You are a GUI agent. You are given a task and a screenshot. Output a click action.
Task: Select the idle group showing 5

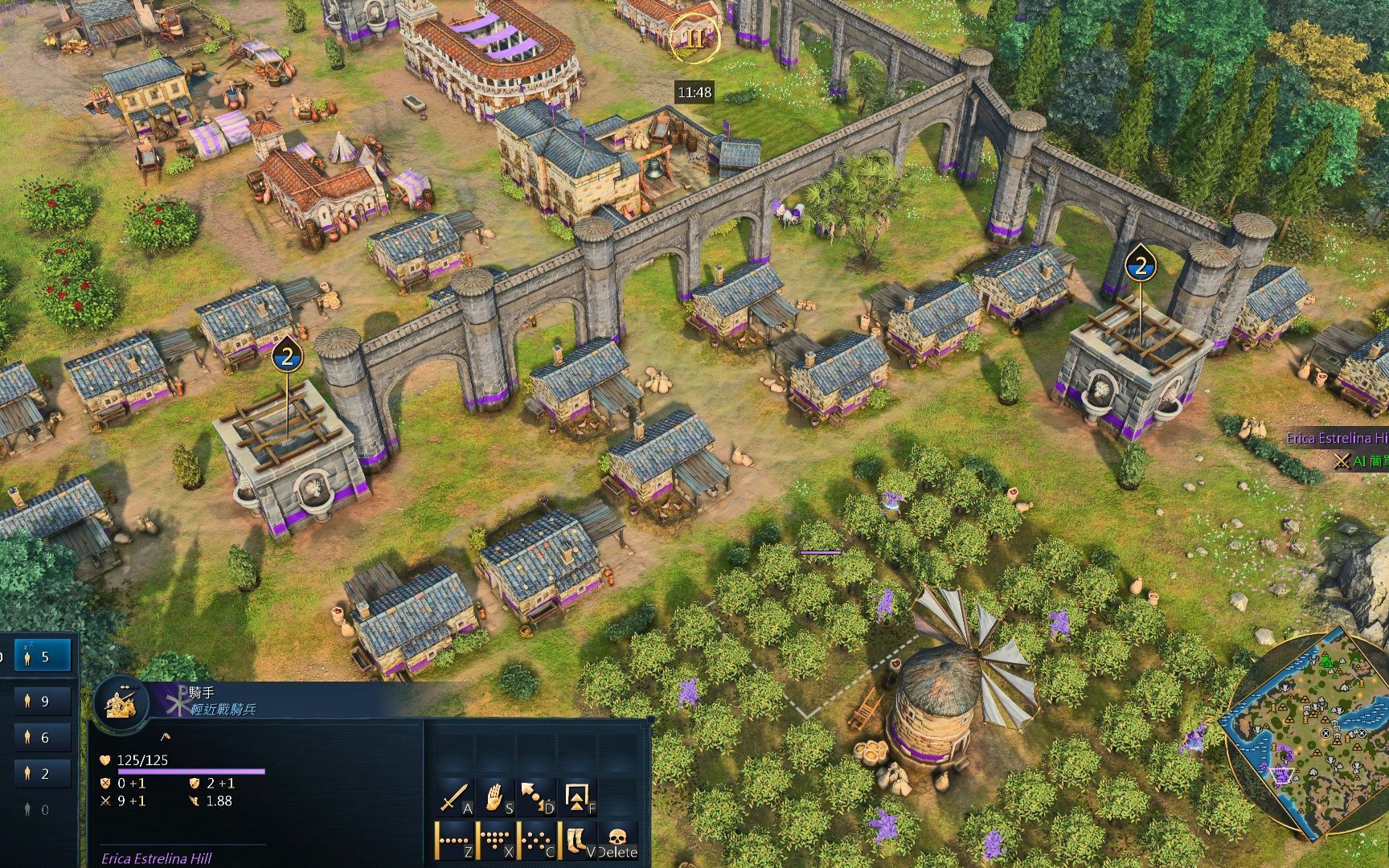click(x=42, y=657)
